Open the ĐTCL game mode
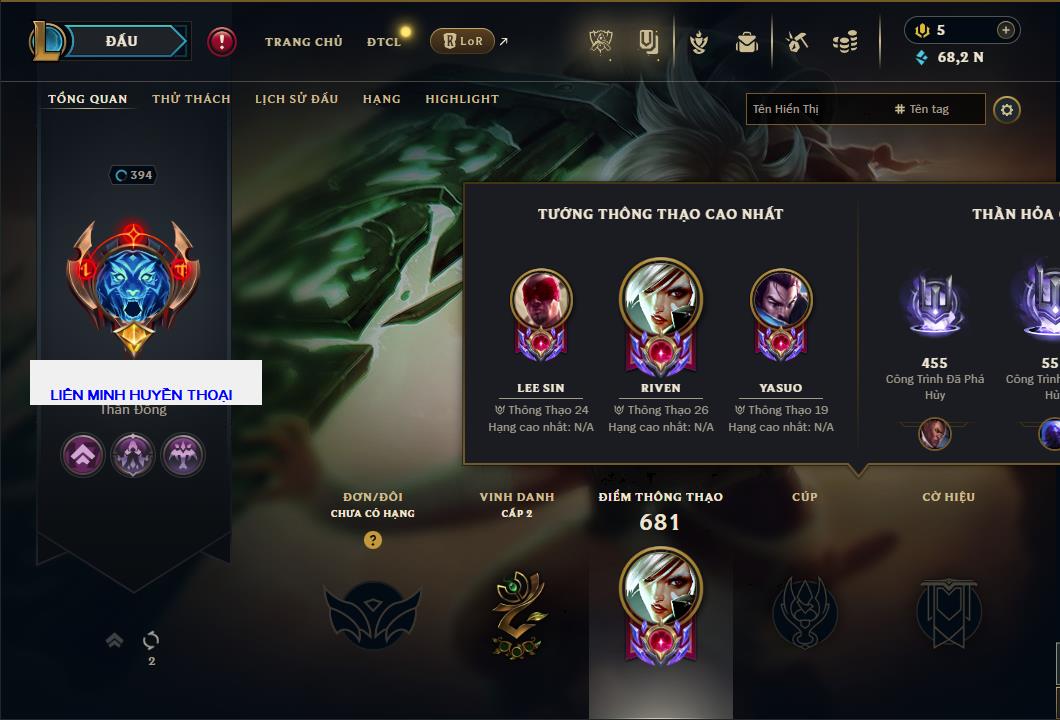 point(384,42)
